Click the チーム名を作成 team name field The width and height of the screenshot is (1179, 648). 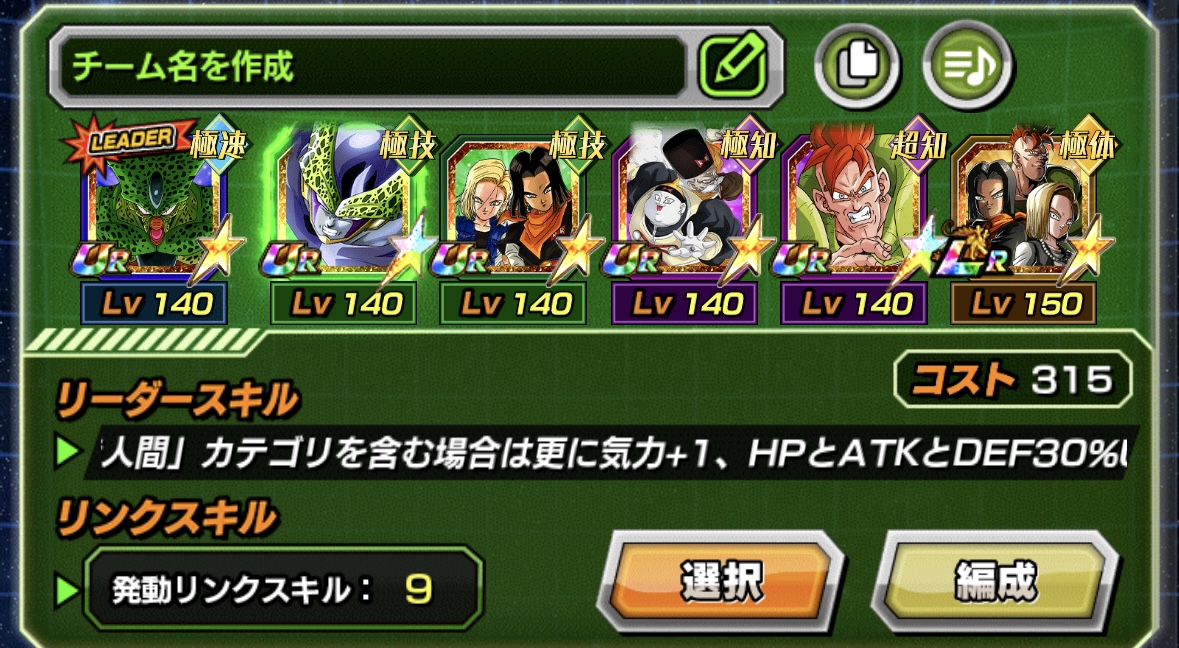point(370,68)
